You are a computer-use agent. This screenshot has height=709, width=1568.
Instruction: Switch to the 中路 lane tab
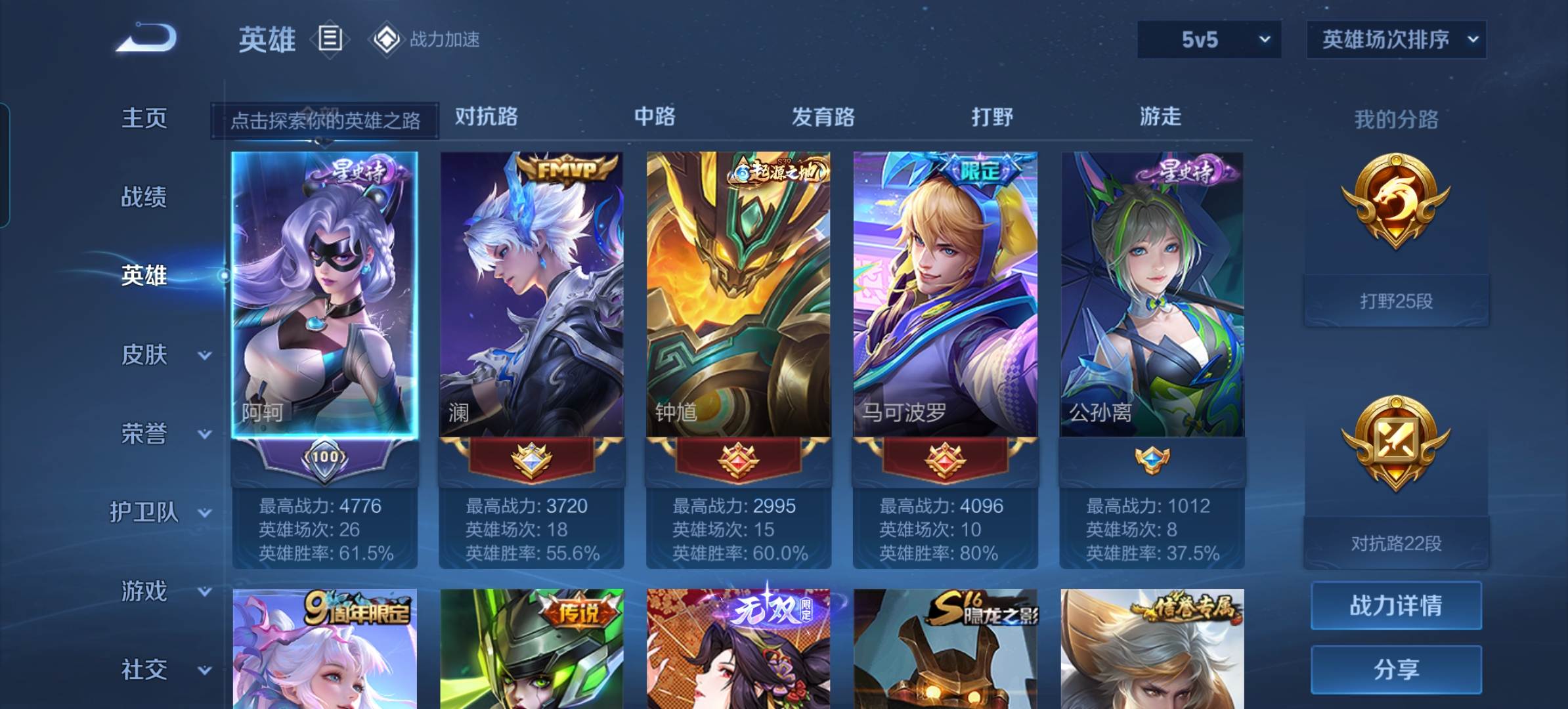pos(654,117)
